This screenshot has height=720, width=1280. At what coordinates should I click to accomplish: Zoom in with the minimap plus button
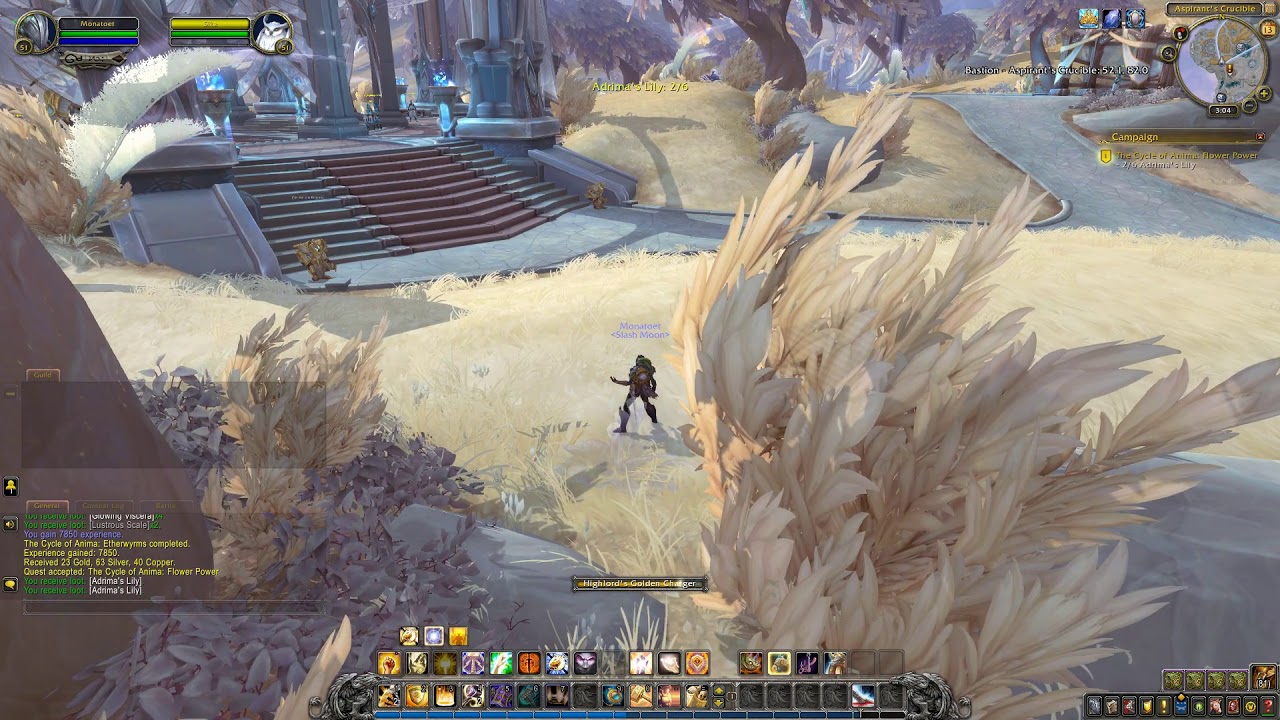[x=1263, y=93]
